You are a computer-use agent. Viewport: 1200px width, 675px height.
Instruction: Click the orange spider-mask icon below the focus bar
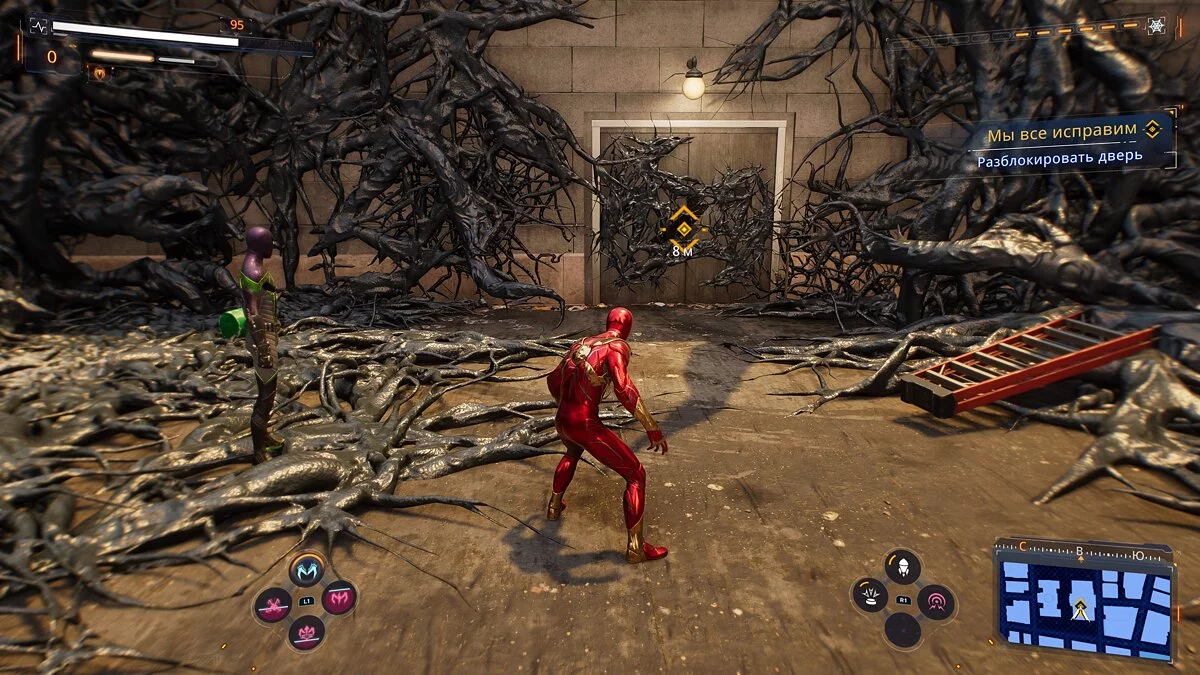pyautogui.click(x=99, y=73)
